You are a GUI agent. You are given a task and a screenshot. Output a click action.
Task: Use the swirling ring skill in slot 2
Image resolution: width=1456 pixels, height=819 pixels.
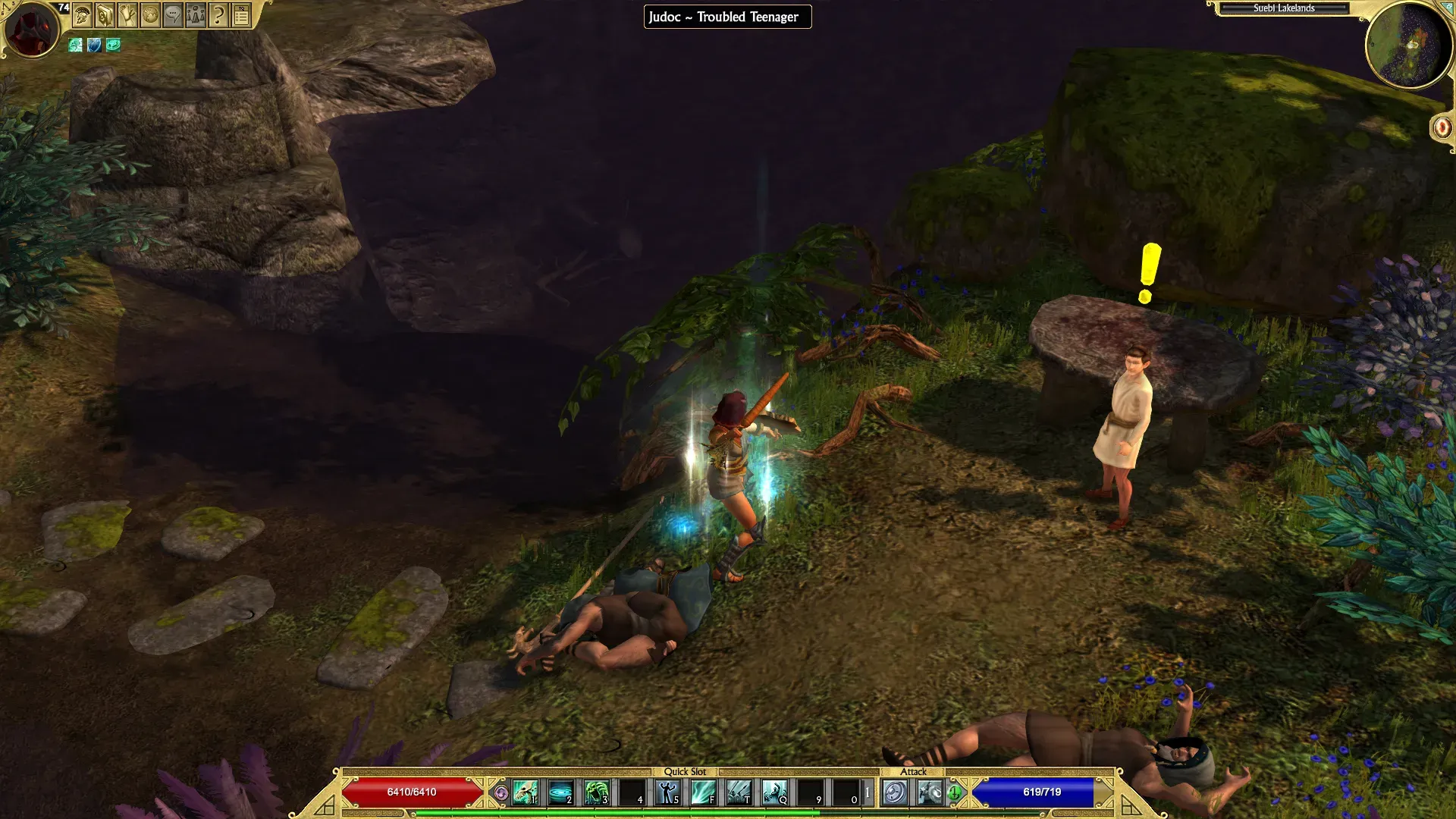[561, 792]
